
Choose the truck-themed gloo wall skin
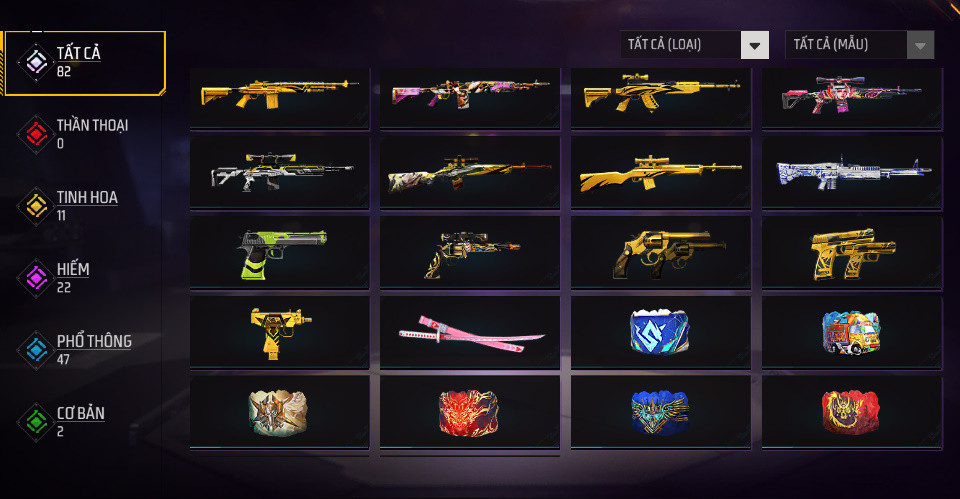point(851,331)
